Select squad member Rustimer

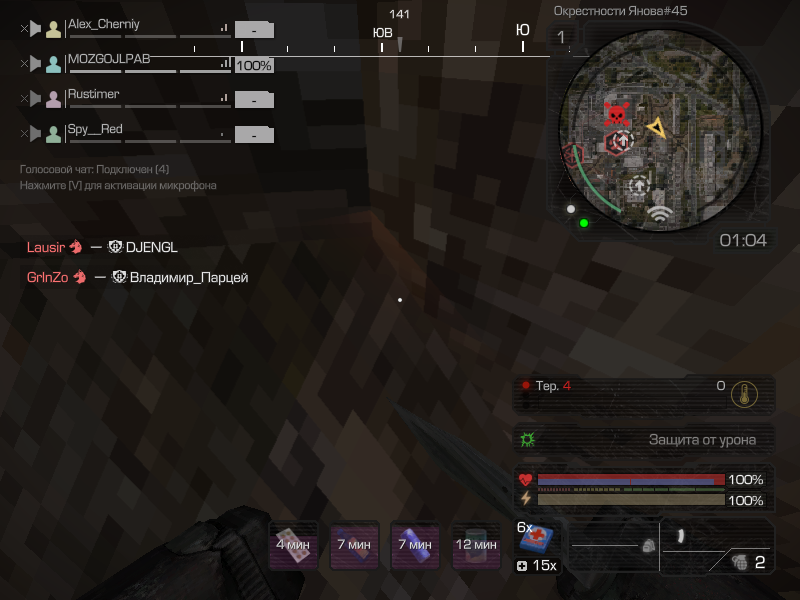93,94
